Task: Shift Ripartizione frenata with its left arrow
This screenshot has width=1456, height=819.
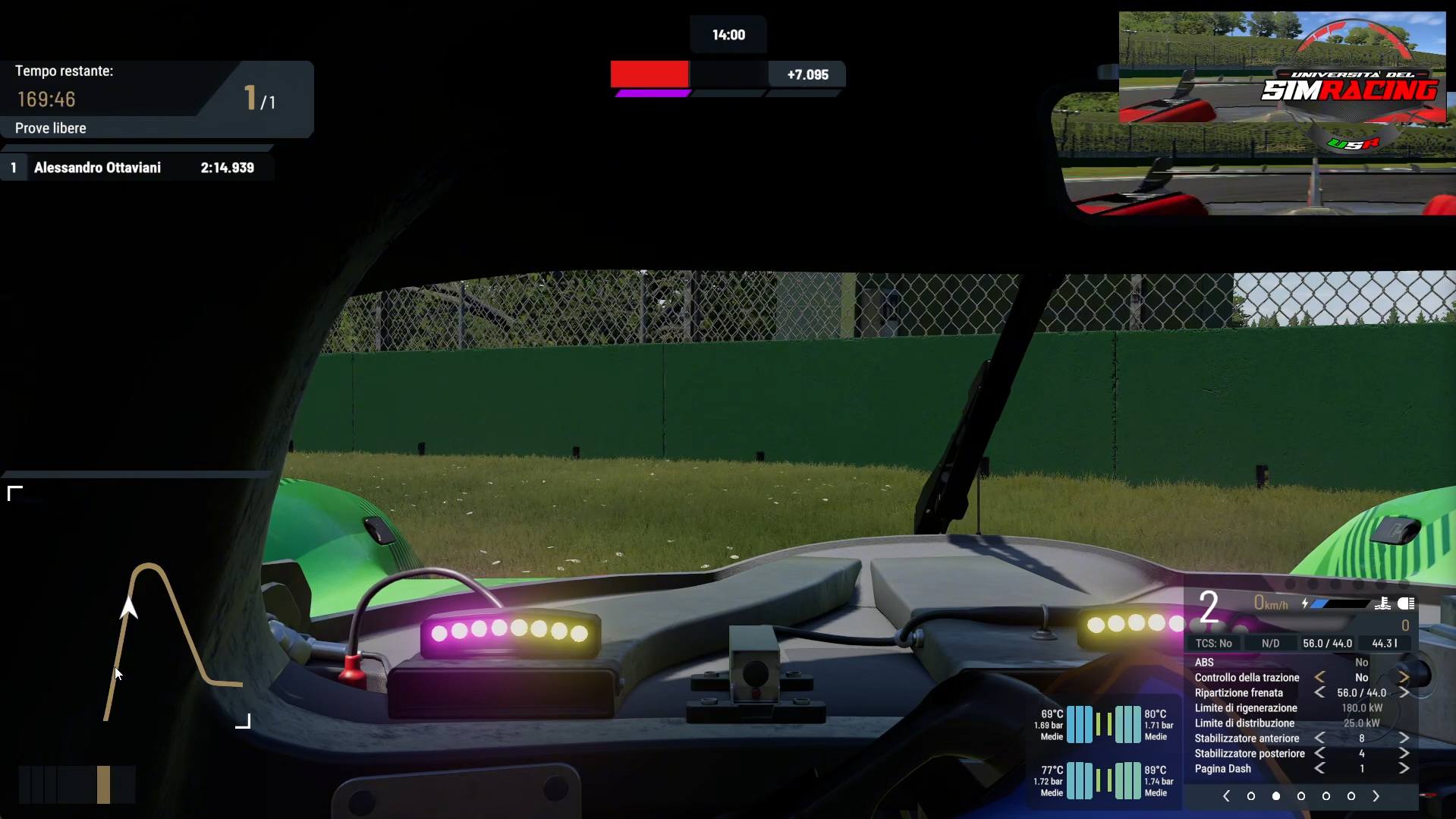Action: 1320,692
